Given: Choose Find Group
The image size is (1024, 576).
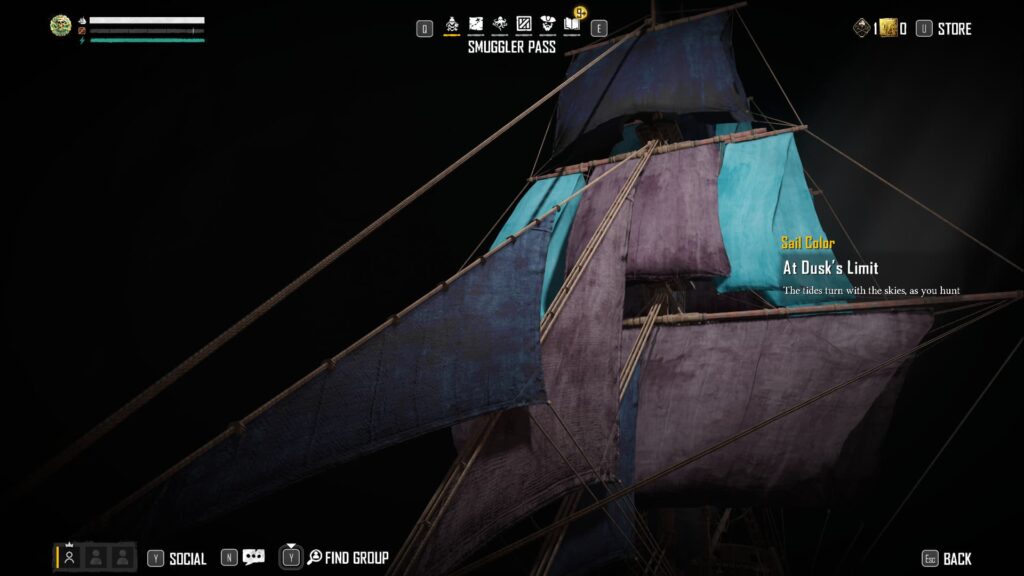Looking at the screenshot, I should [356, 558].
